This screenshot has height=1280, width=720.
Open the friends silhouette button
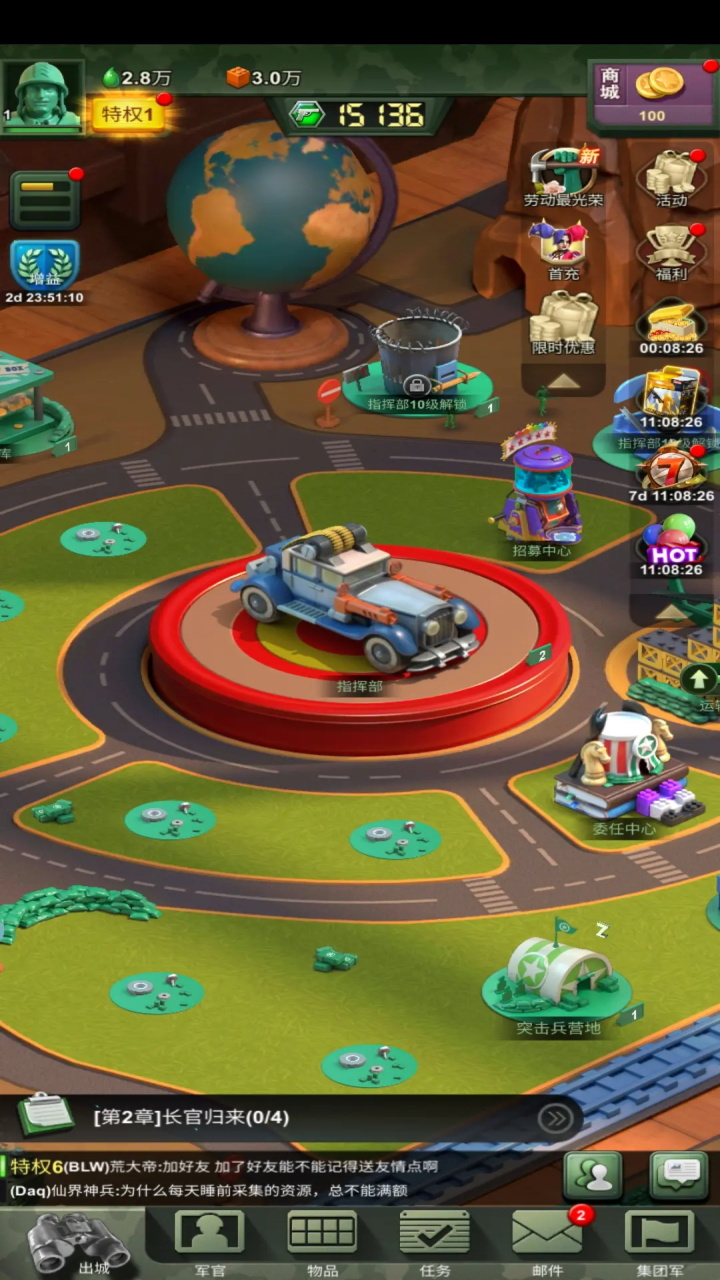tap(592, 1177)
